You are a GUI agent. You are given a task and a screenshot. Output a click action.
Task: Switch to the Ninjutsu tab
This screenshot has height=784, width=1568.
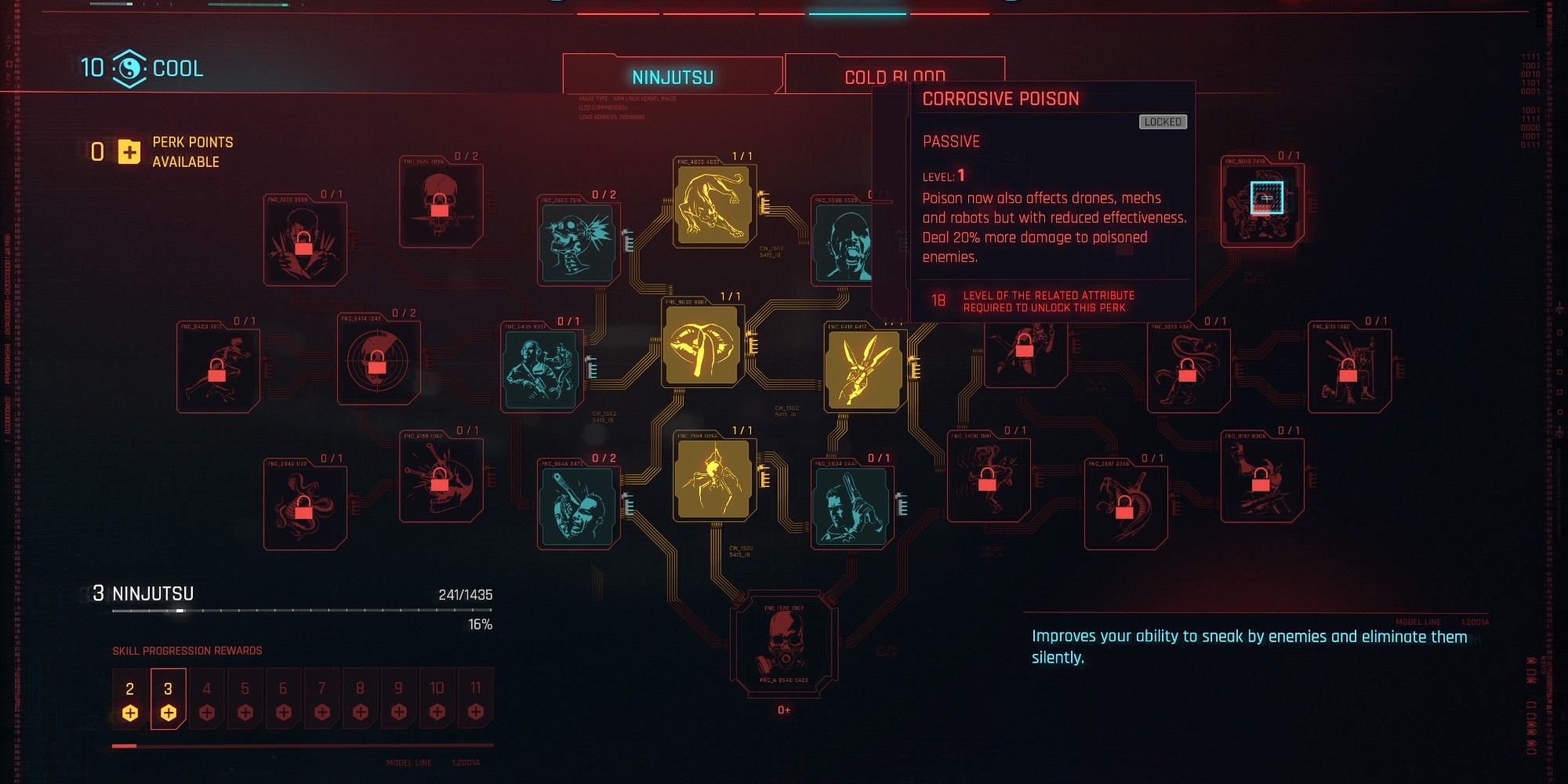tap(673, 76)
